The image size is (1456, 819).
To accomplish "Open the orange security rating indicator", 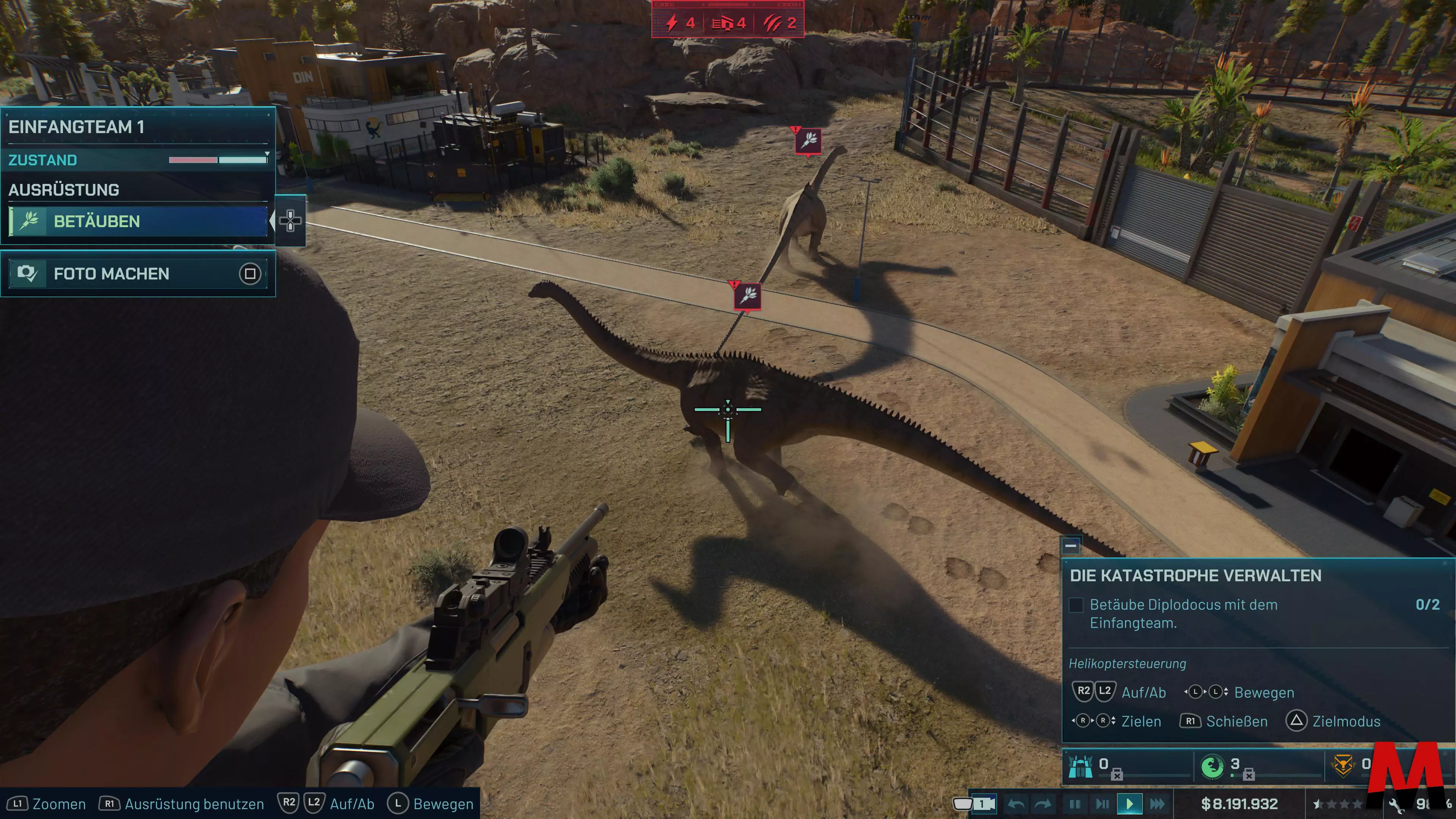I will (1344, 766).
